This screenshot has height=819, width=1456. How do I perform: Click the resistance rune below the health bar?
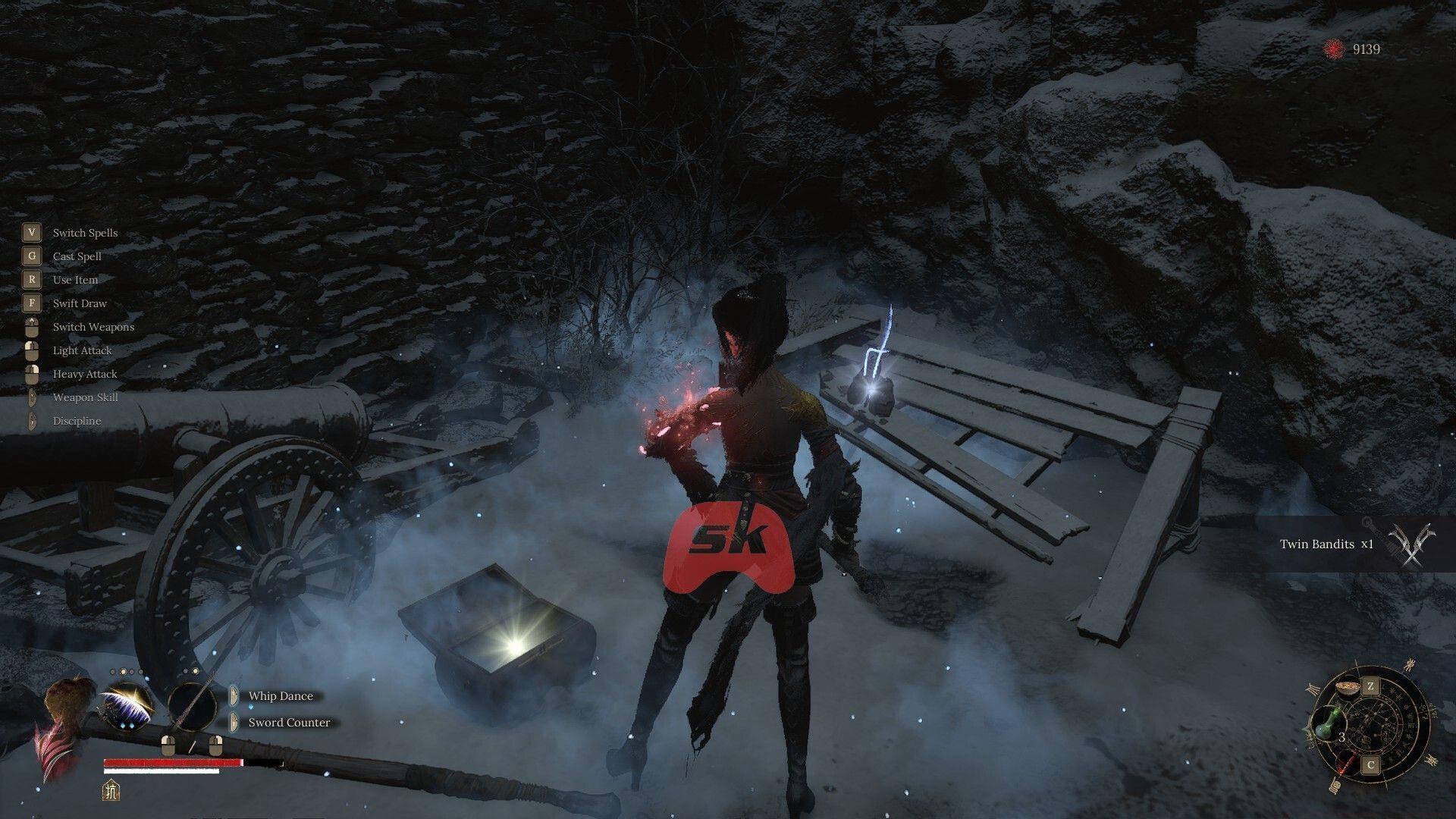pos(111,791)
